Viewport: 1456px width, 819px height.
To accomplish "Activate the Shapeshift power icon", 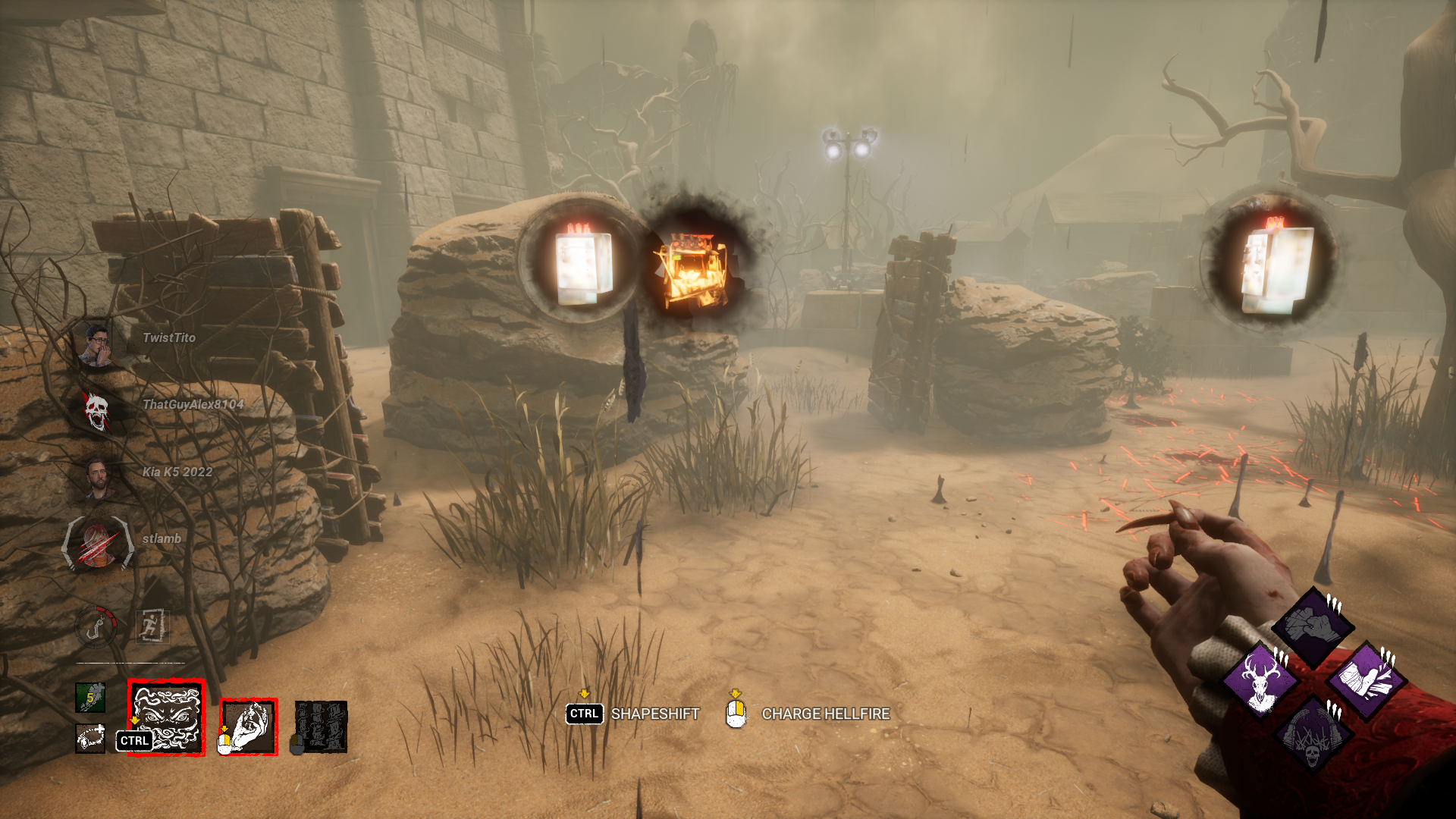I will point(166,717).
